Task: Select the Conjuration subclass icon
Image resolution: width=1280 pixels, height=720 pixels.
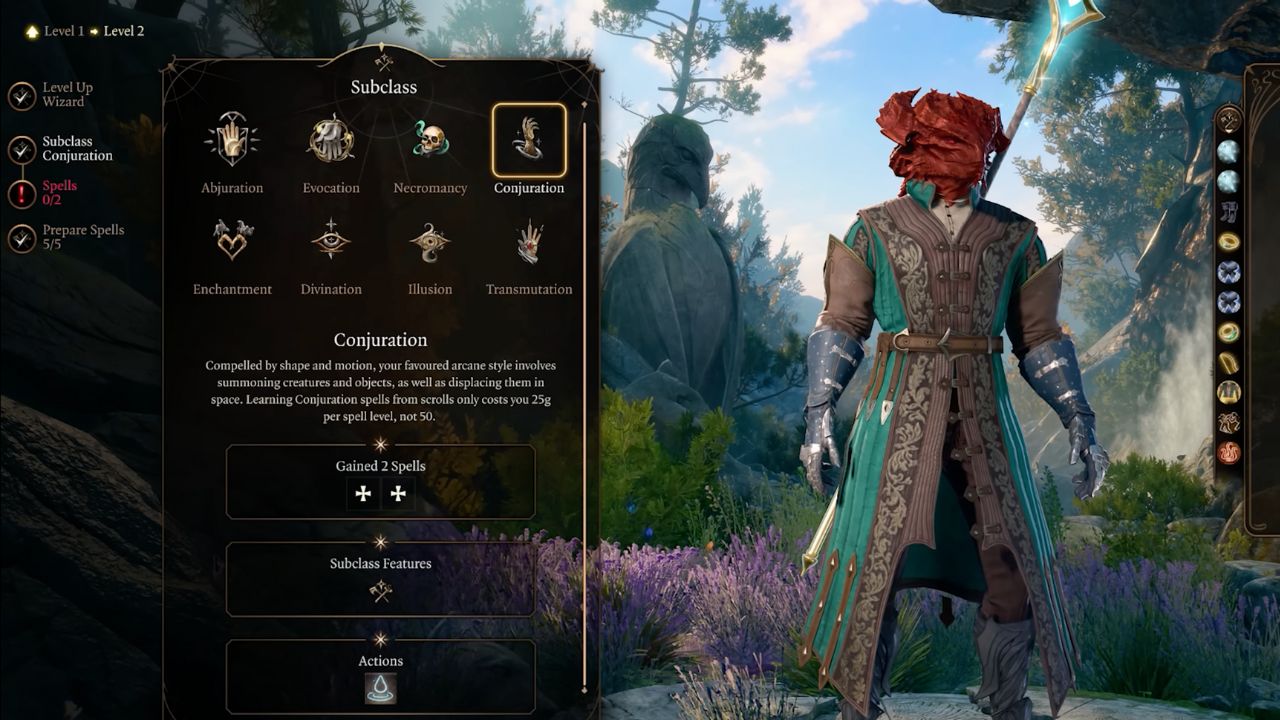Action: point(528,140)
